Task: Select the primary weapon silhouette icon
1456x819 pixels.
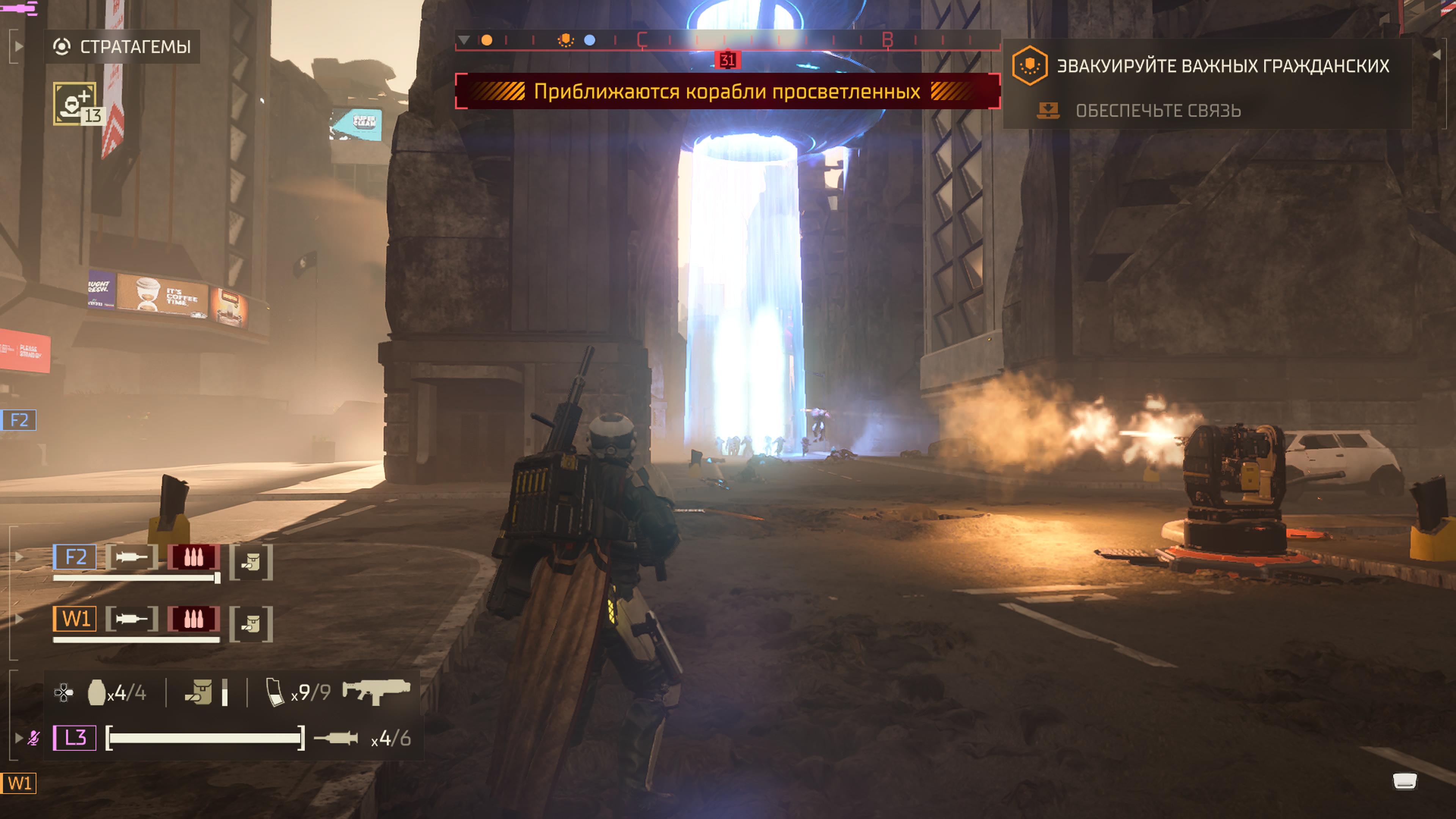Action: click(x=376, y=691)
